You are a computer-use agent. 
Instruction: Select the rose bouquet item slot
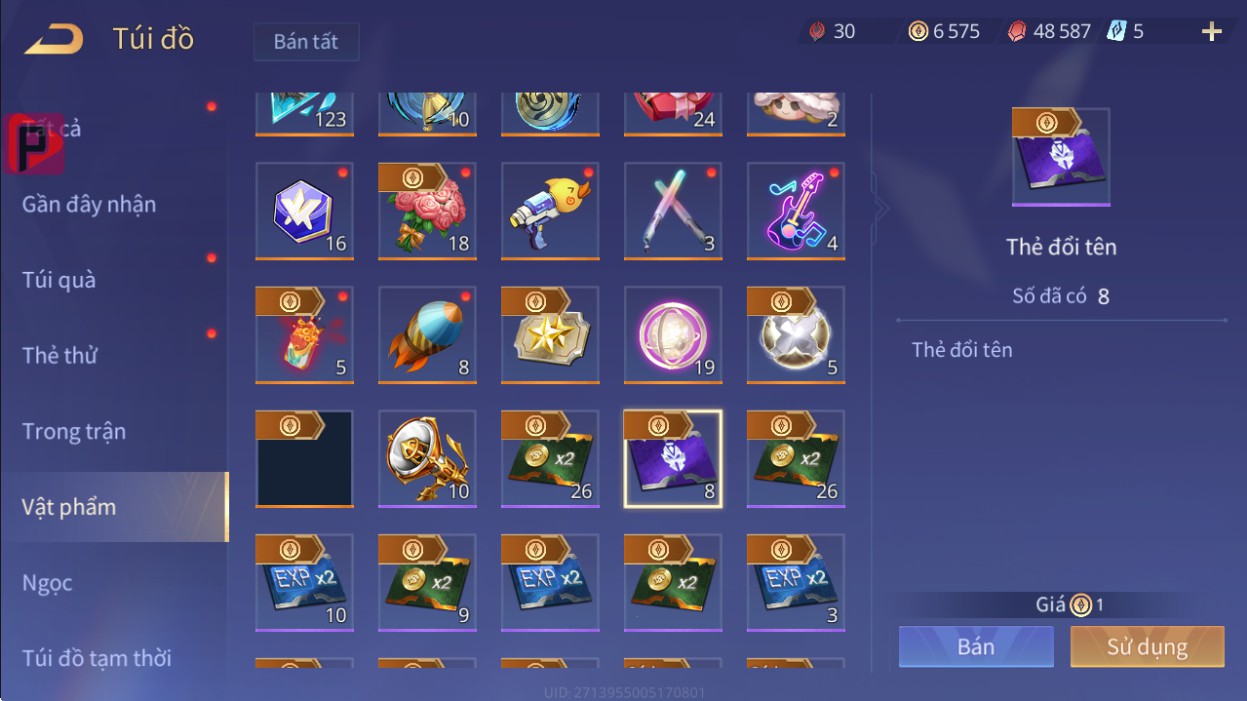click(x=427, y=211)
